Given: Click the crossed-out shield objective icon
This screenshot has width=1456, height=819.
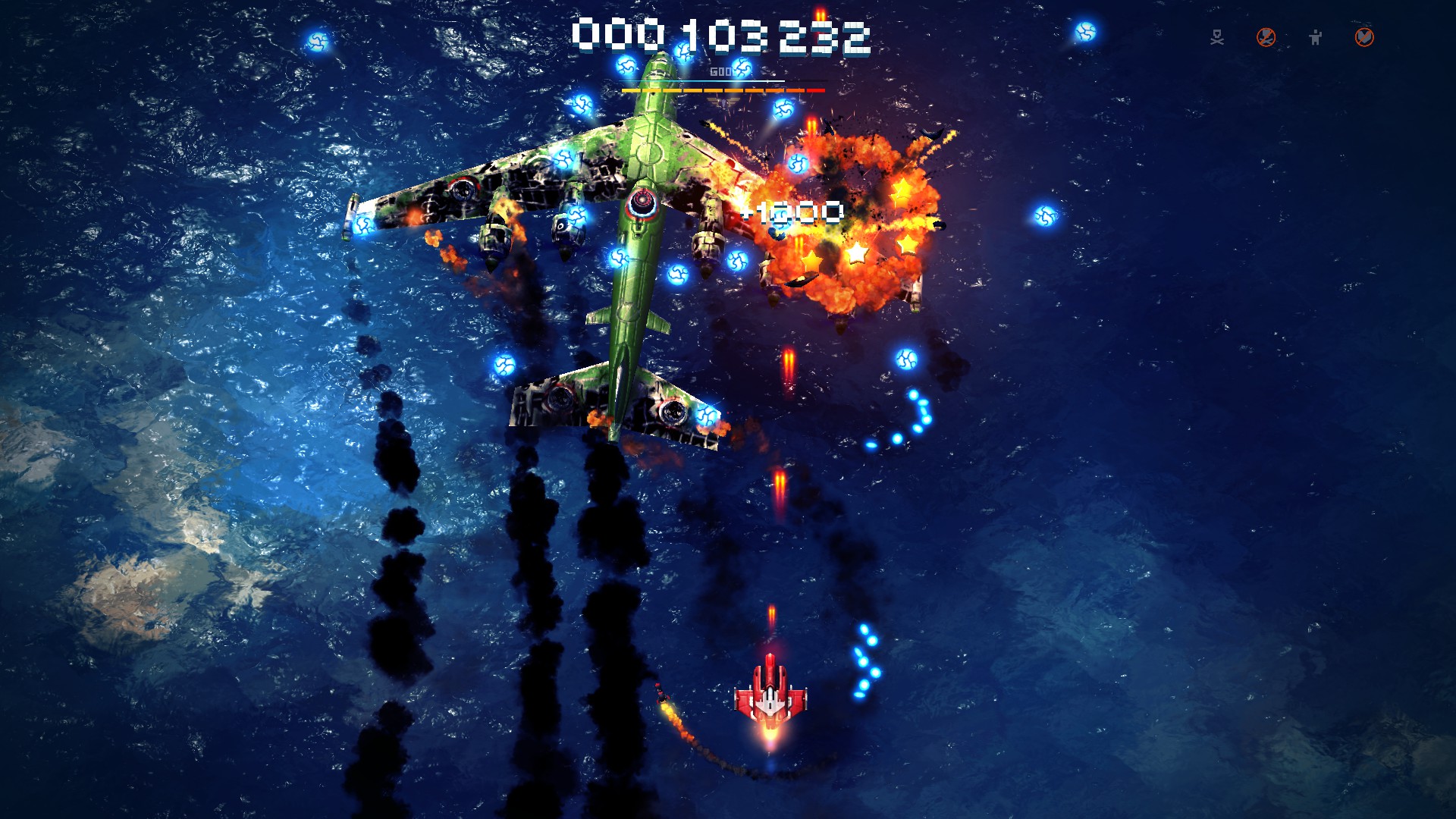Looking at the screenshot, I should point(1363,36).
